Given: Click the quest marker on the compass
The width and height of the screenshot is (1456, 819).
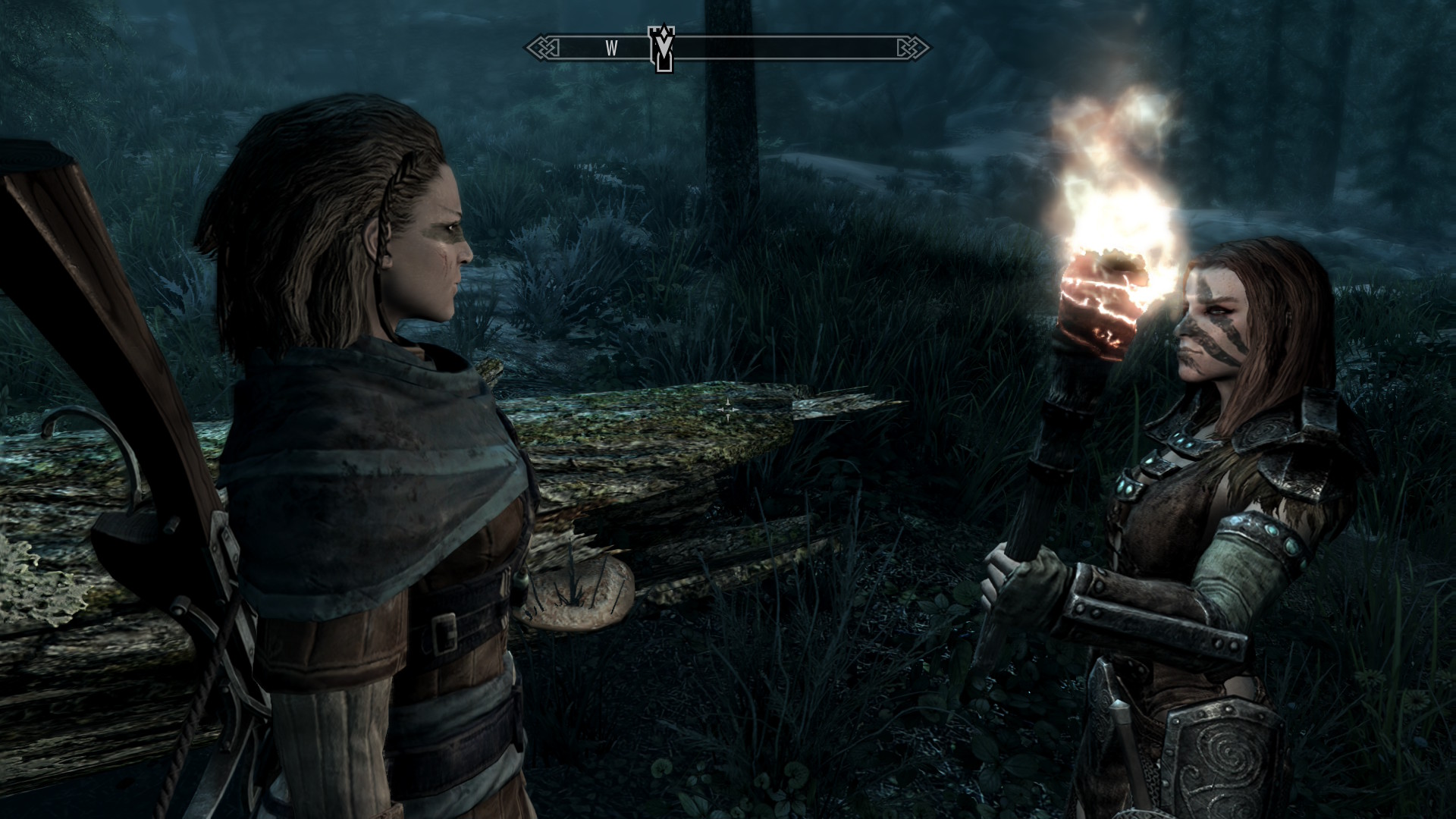Looking at the screenshot, I should 661,49.
